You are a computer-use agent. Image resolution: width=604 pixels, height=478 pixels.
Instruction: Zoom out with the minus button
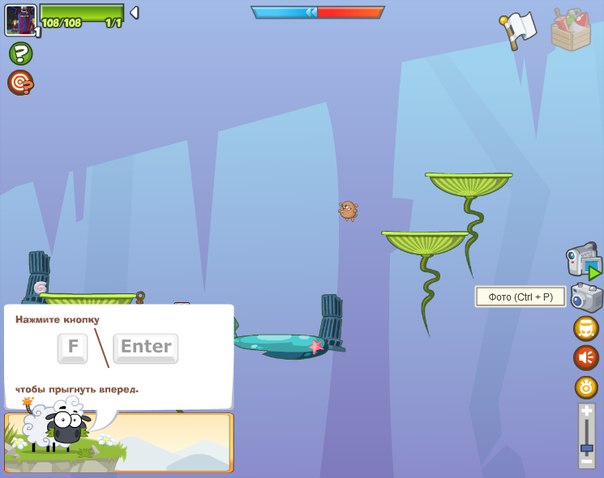point(586,461)
